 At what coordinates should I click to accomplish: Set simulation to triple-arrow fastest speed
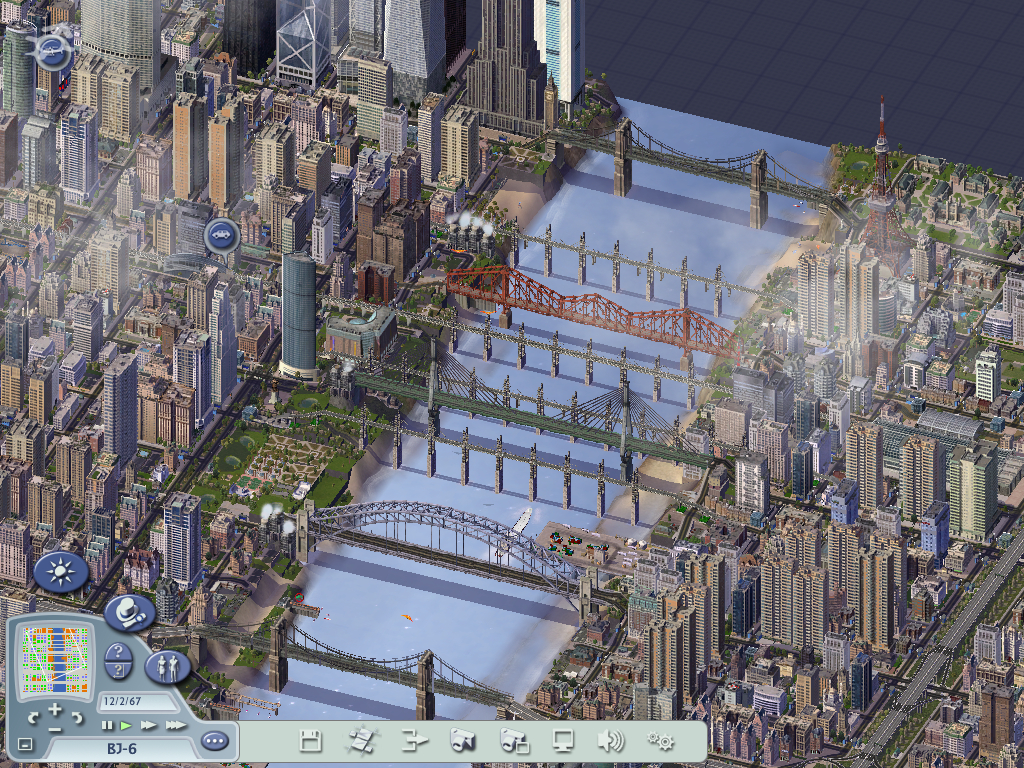pyautogui.click(x=174, y=725)
